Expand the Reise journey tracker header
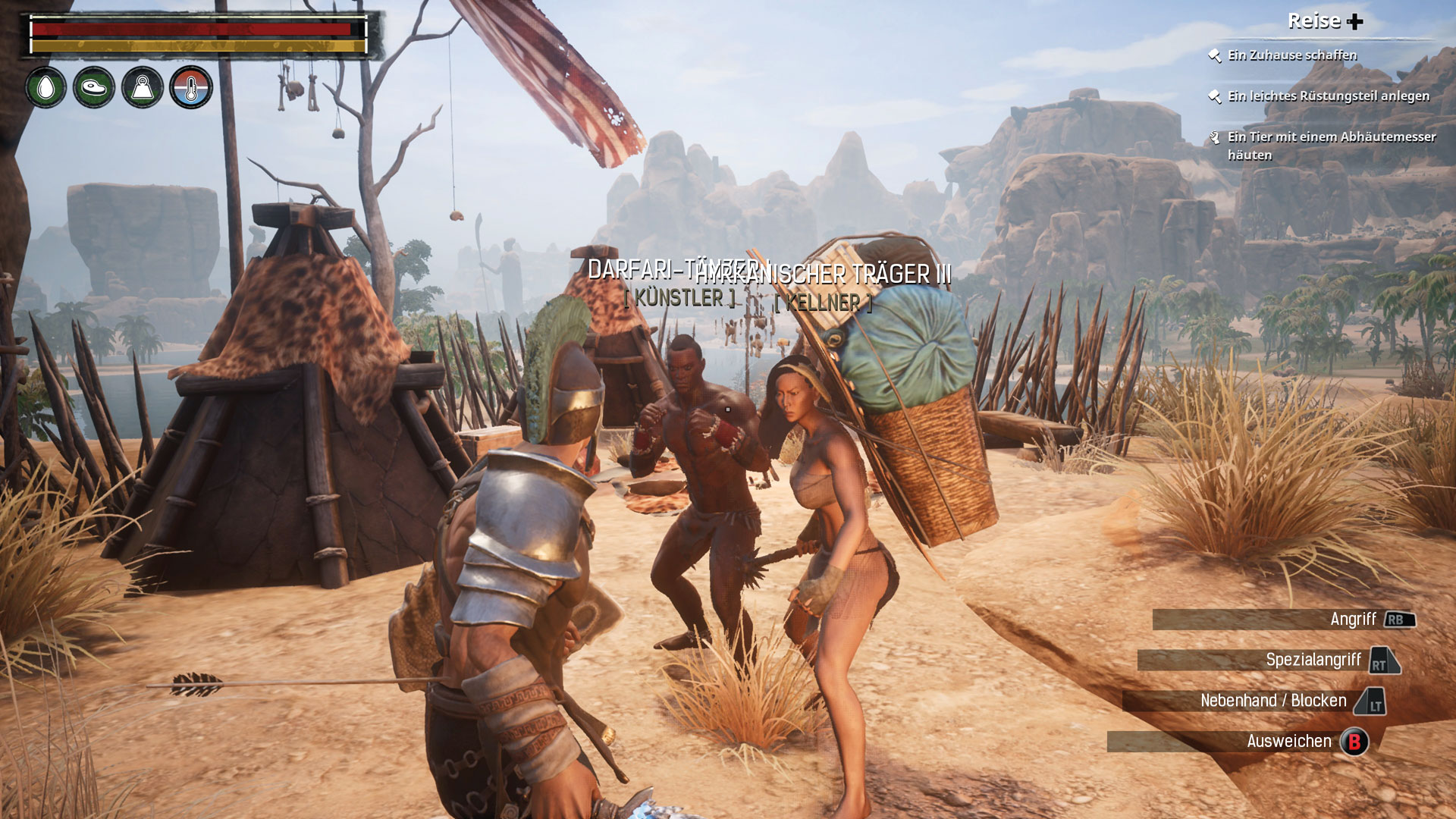Viewport: 1456px width, 819px height. 1325,21
